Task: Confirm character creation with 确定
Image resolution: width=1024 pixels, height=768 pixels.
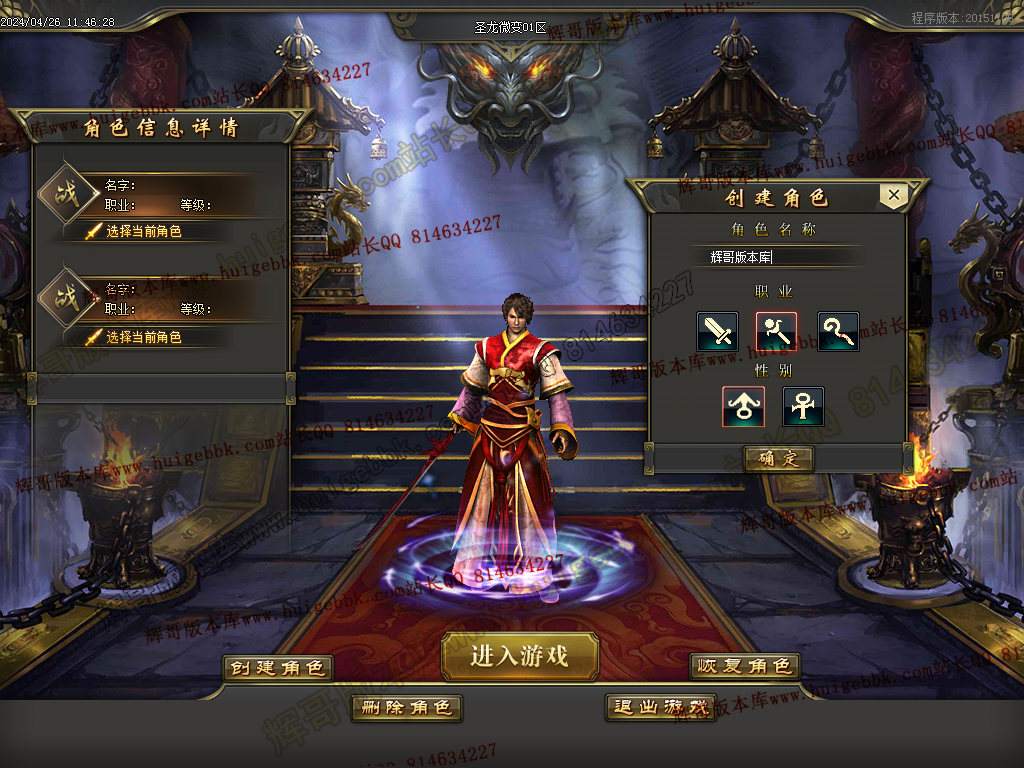Action: click(x=778, y=459)
